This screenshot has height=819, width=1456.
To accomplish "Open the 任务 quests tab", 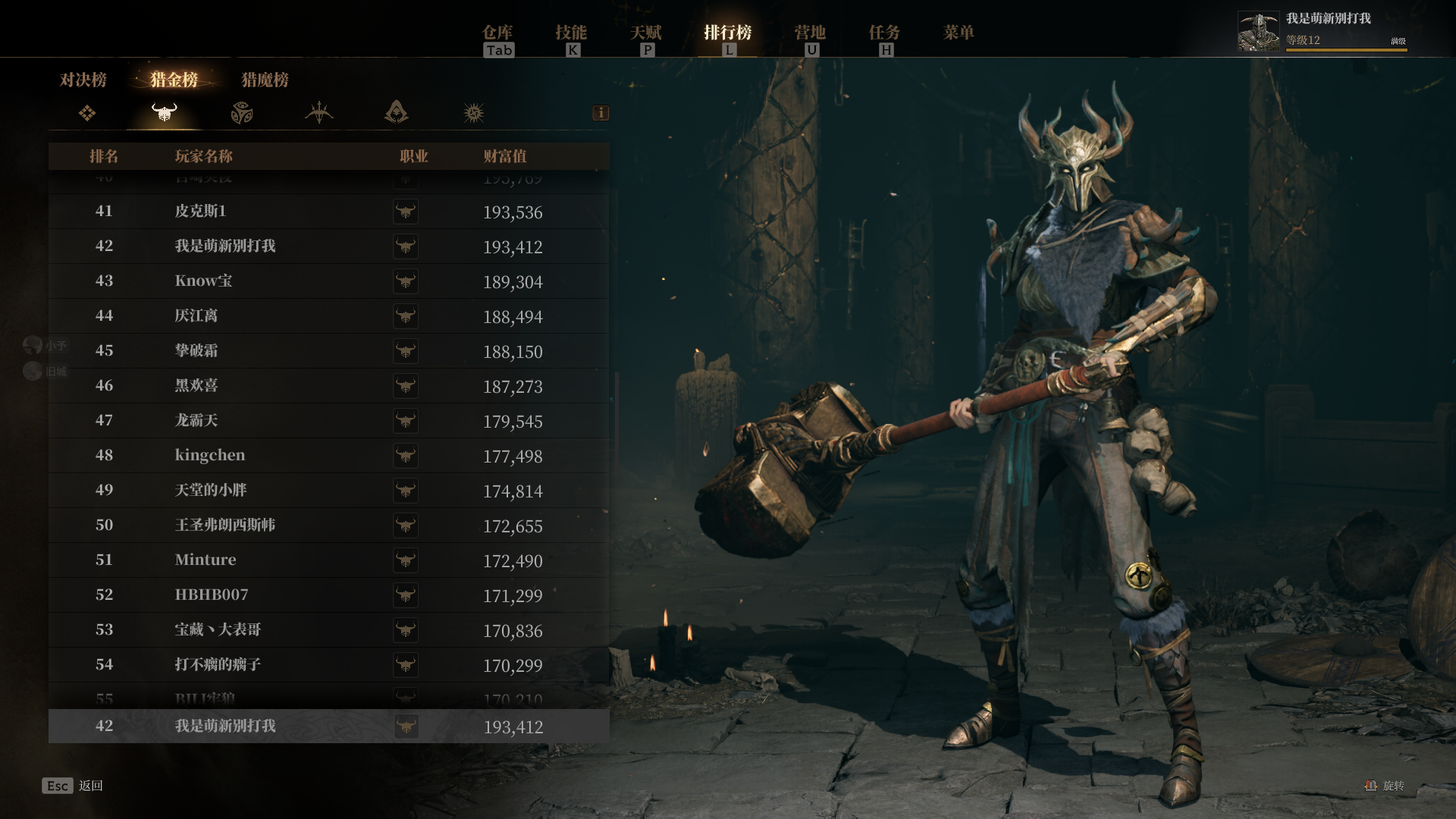I will 884,33.
